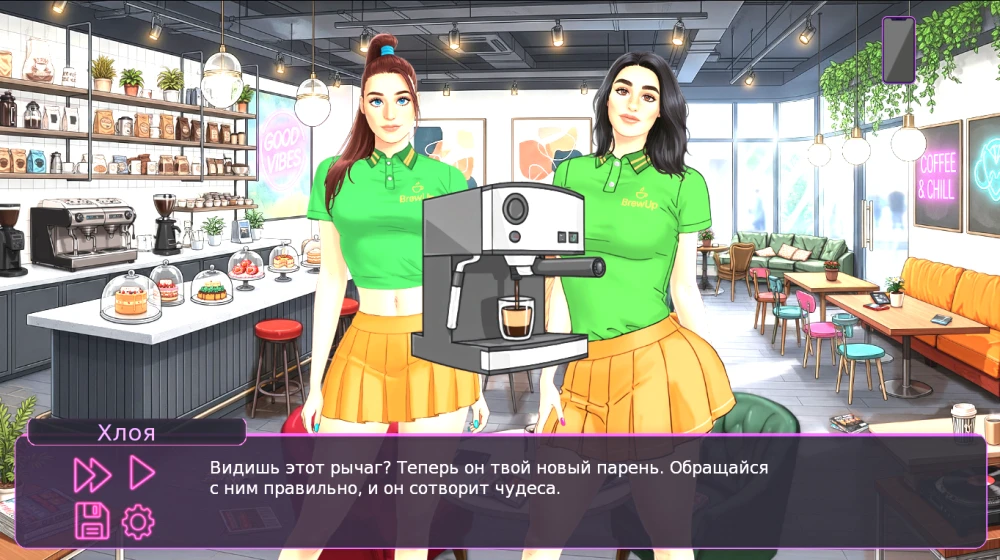This screenshot has width=1000, height=560.
Task: Activate the single-arrow auto-play button
Action: [141, 473]
